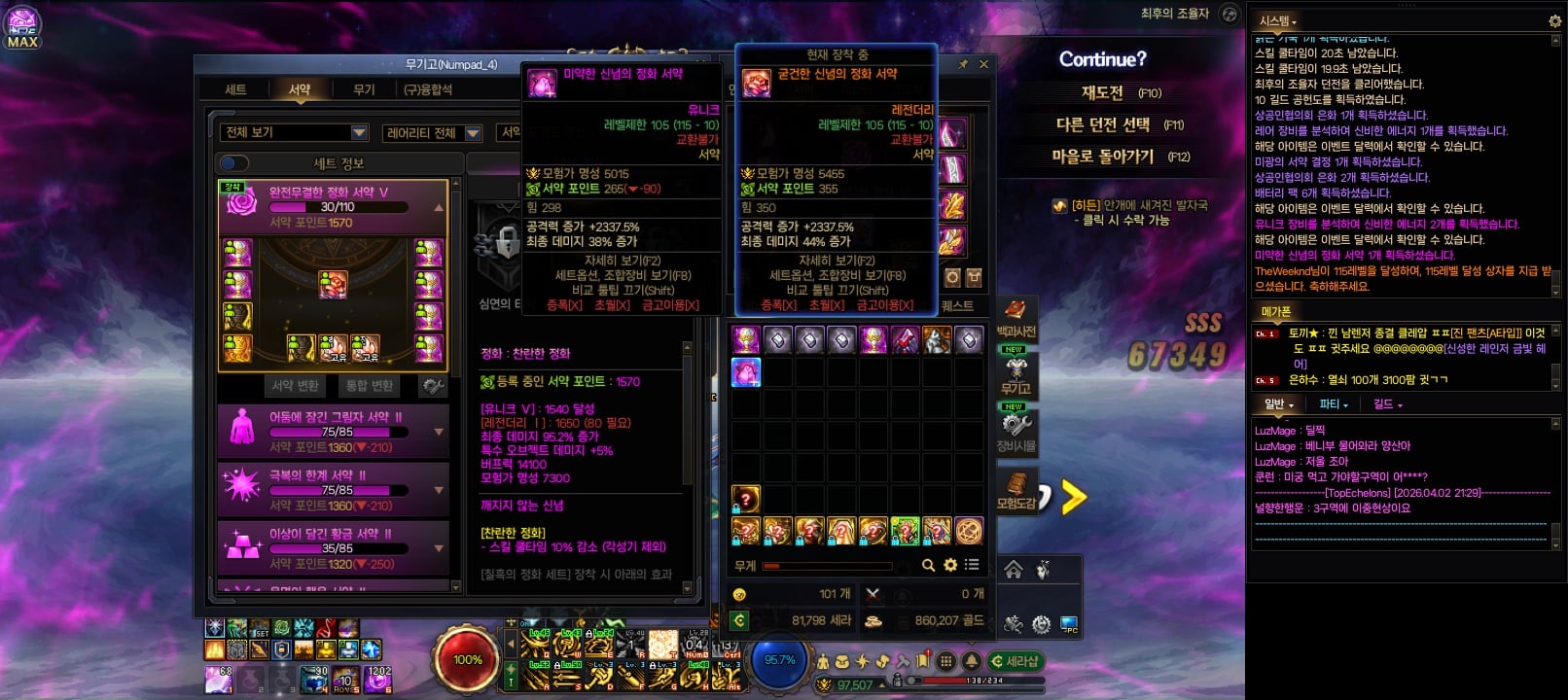
Task: Switch to the 세트 tab
Action: pos(235,89)
